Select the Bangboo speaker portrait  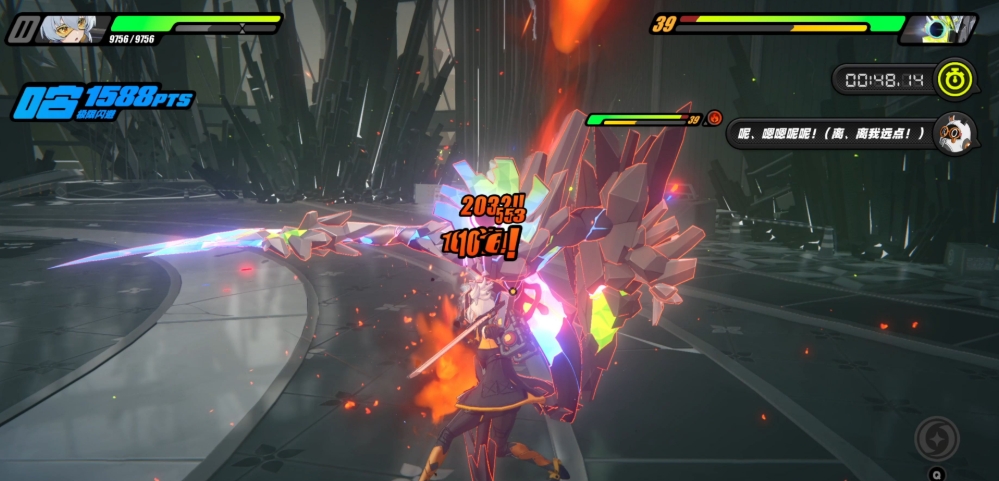953,133
